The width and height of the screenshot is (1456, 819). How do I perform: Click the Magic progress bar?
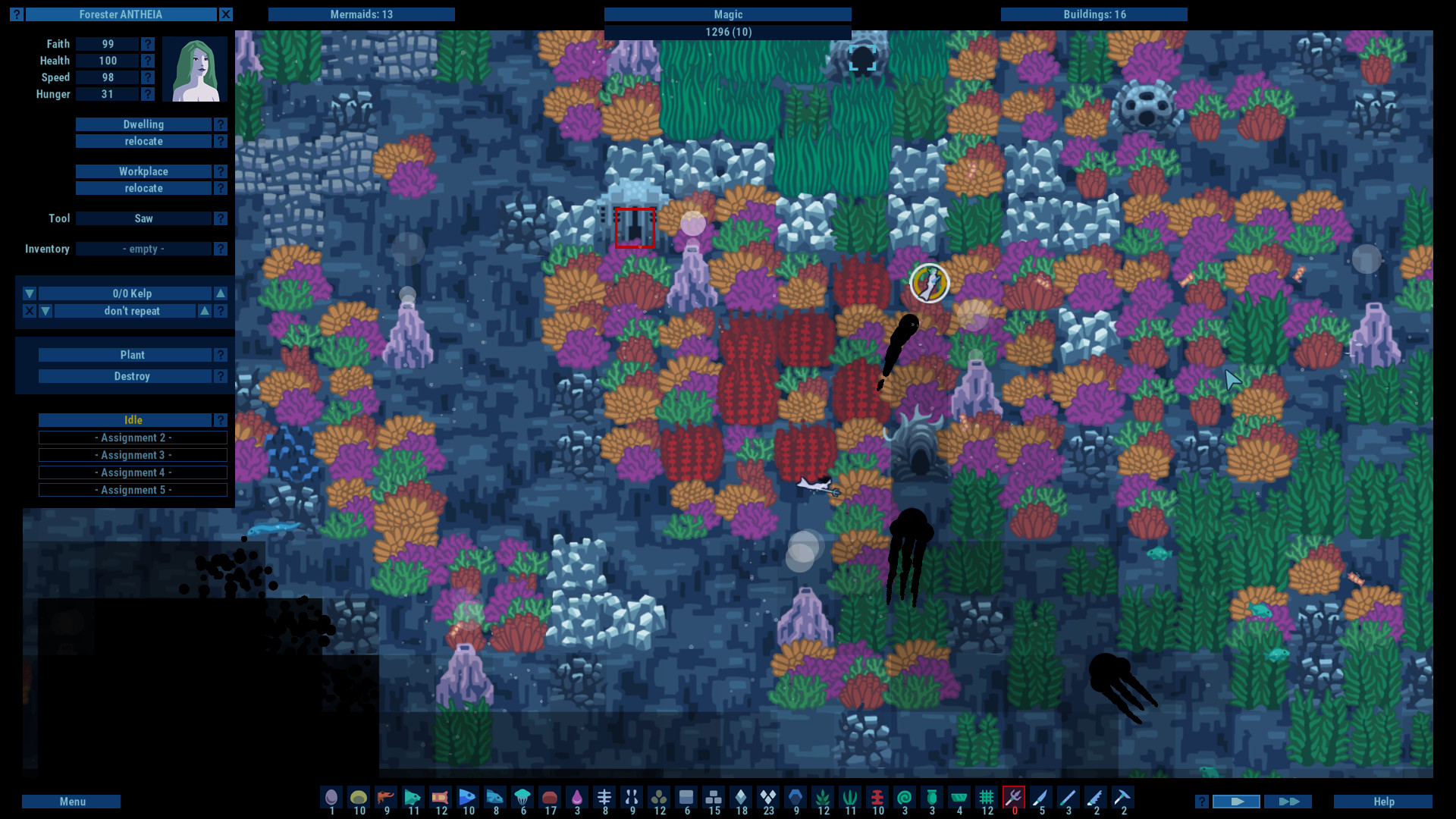[x=727, y=14]
